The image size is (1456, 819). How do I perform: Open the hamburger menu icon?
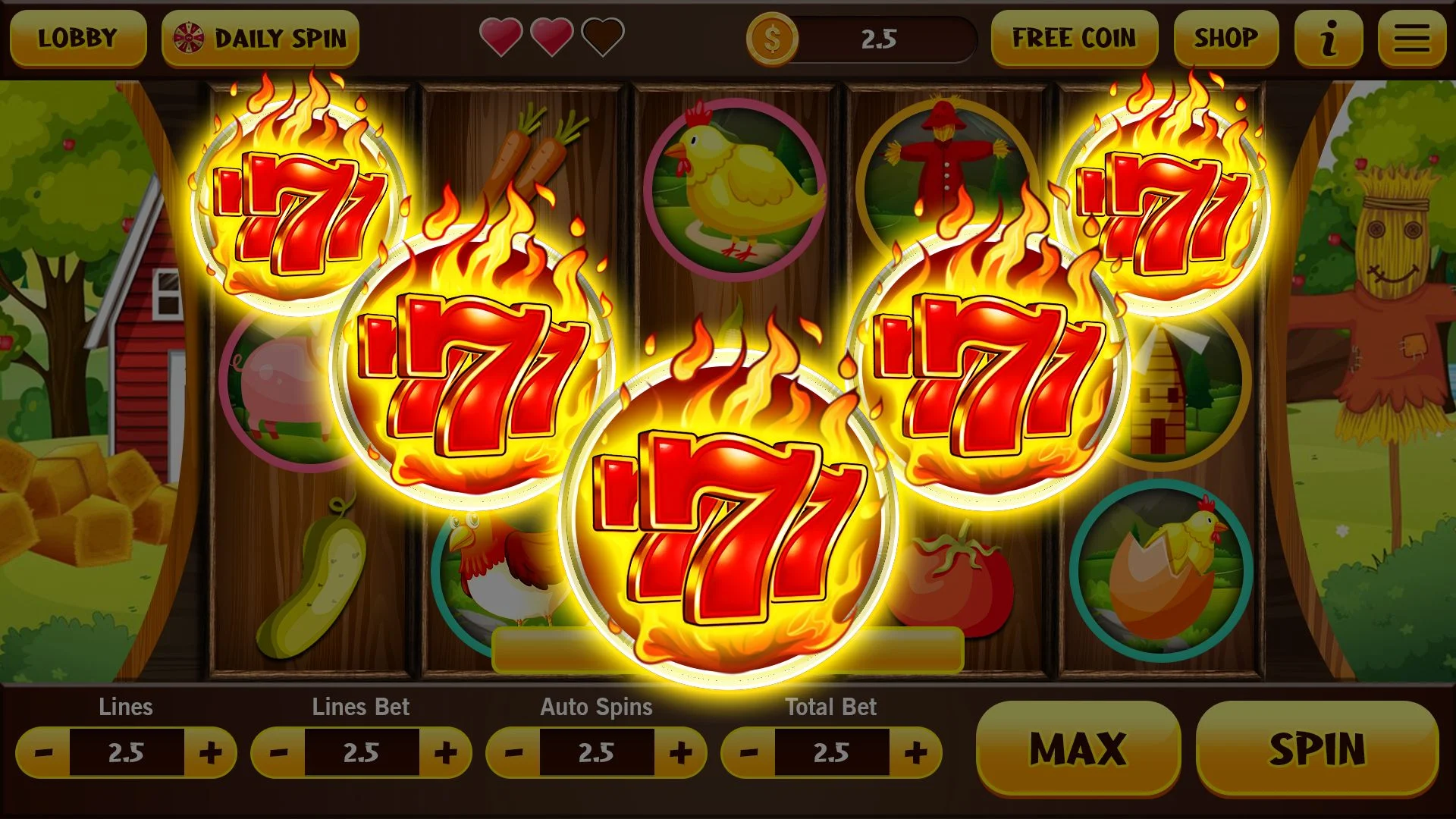point(1411,39)
